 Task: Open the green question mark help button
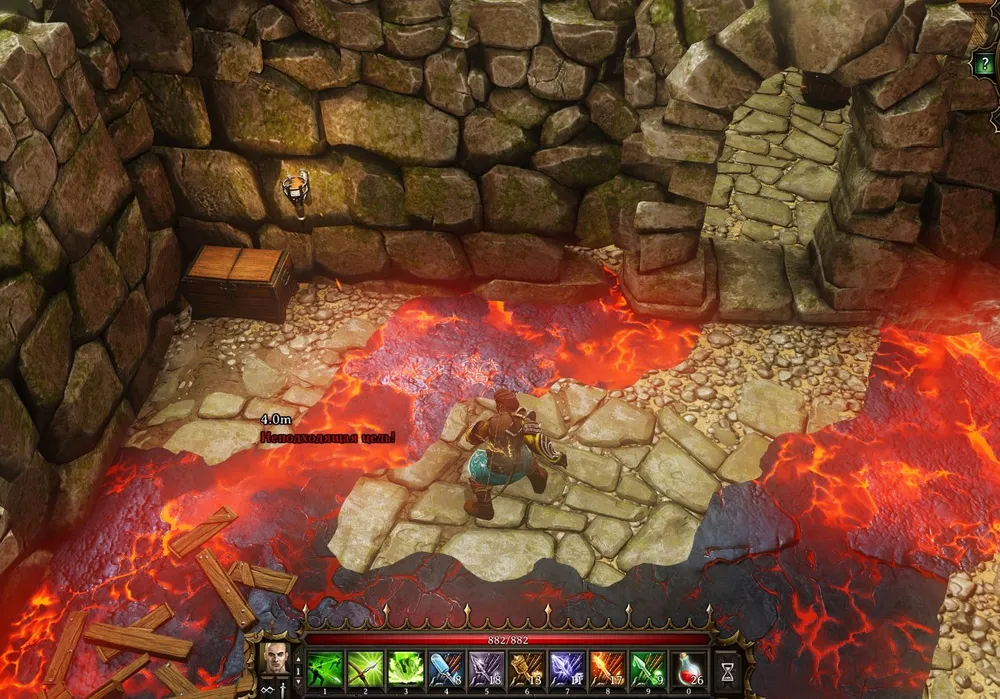984,65
